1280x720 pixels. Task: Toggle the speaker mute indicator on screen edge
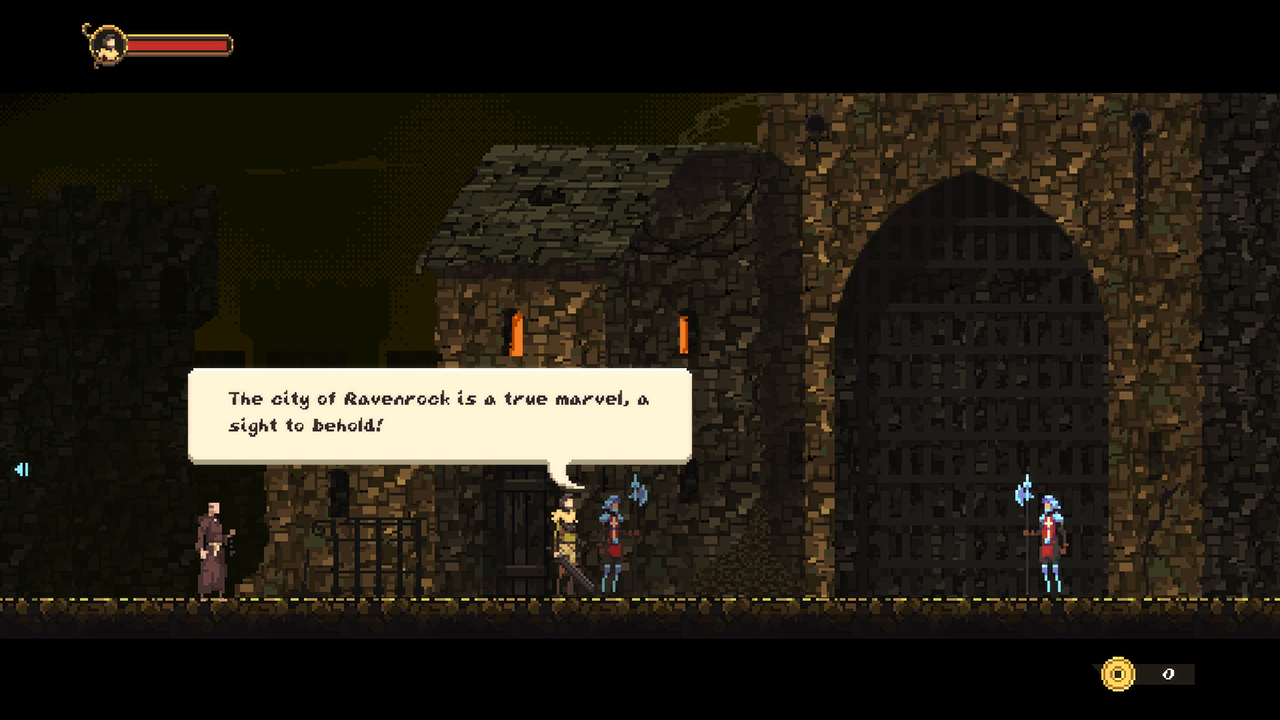[x=21, y=470]
